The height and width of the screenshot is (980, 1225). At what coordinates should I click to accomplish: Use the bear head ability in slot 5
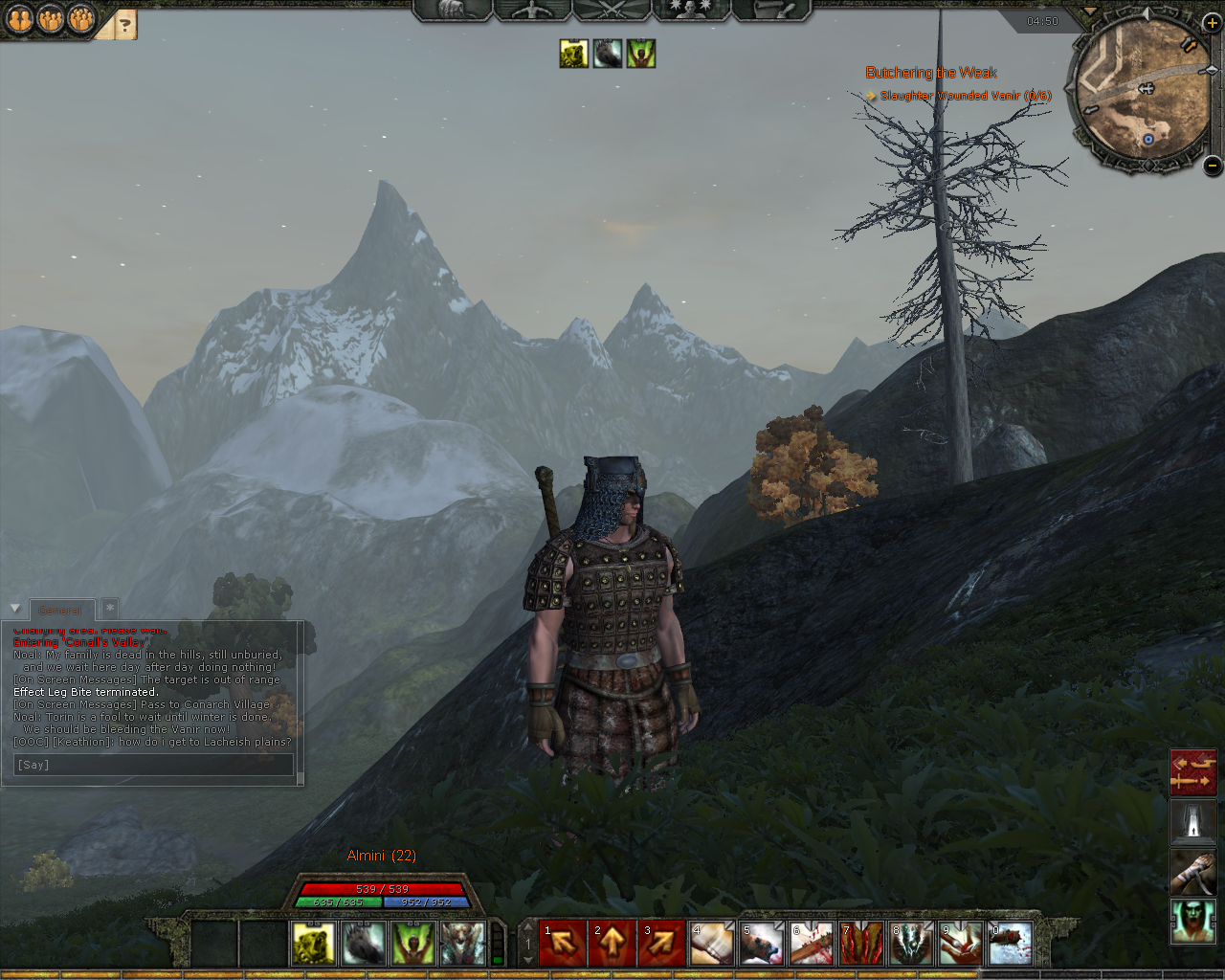762,944
